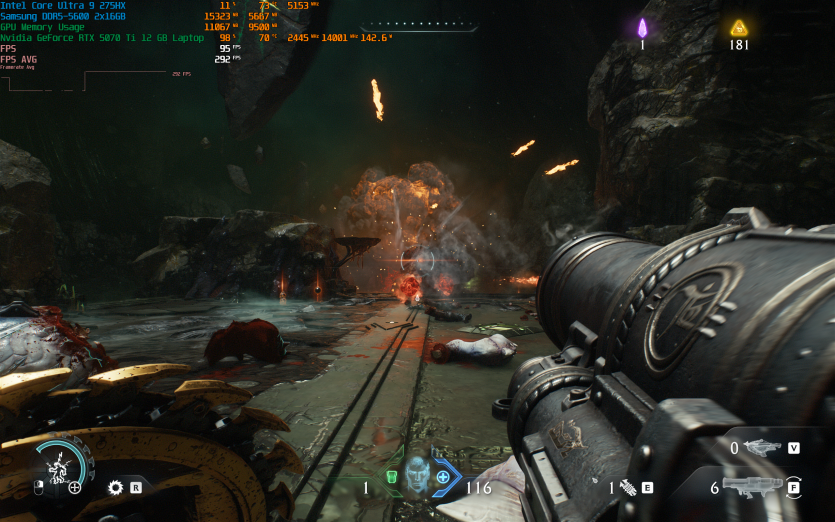The image size is (835, 522).
Task: Click the Slayer helmet portrait
Action: pos(417,477)
